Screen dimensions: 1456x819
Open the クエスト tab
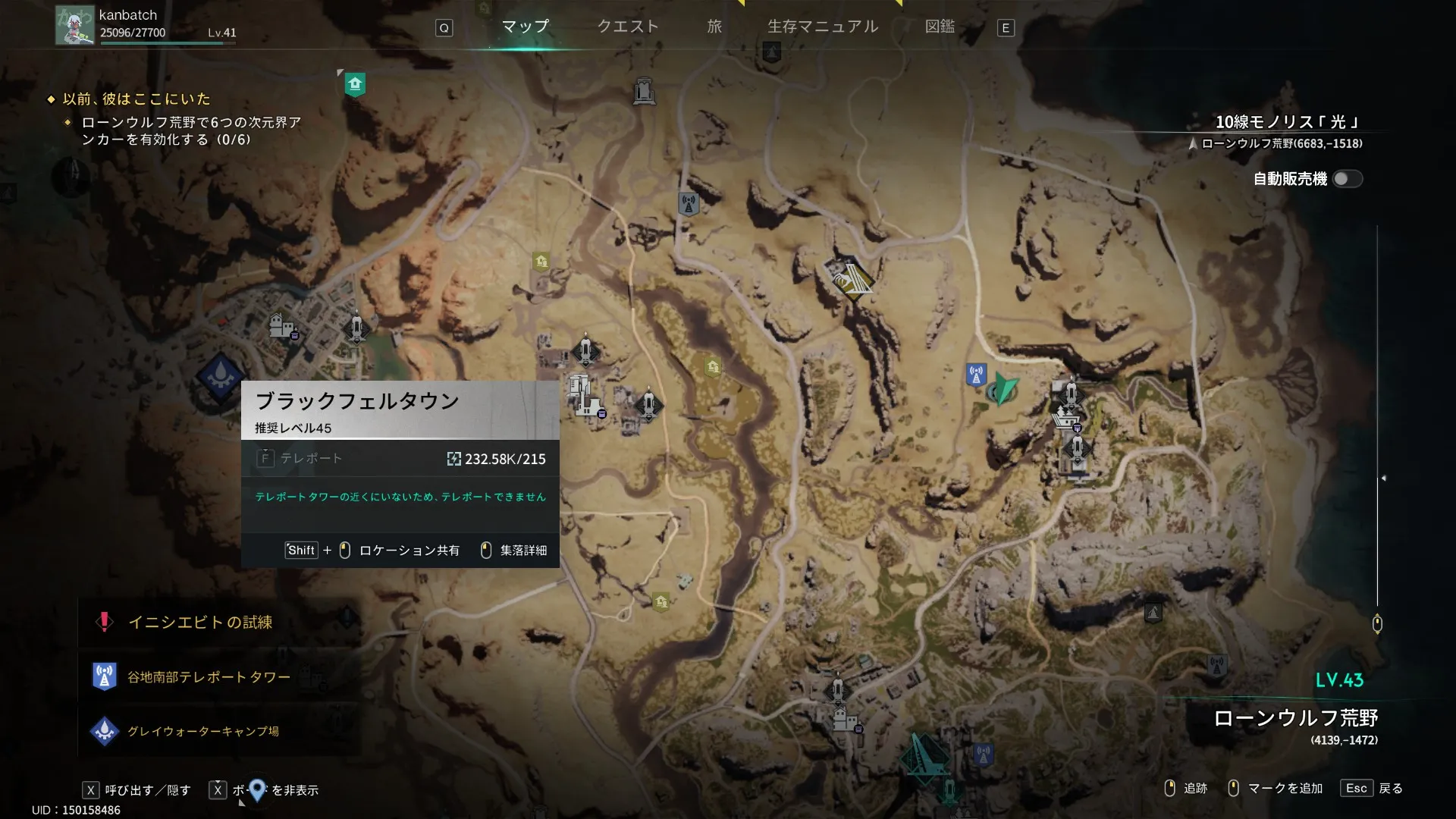[x=628, y=27]
